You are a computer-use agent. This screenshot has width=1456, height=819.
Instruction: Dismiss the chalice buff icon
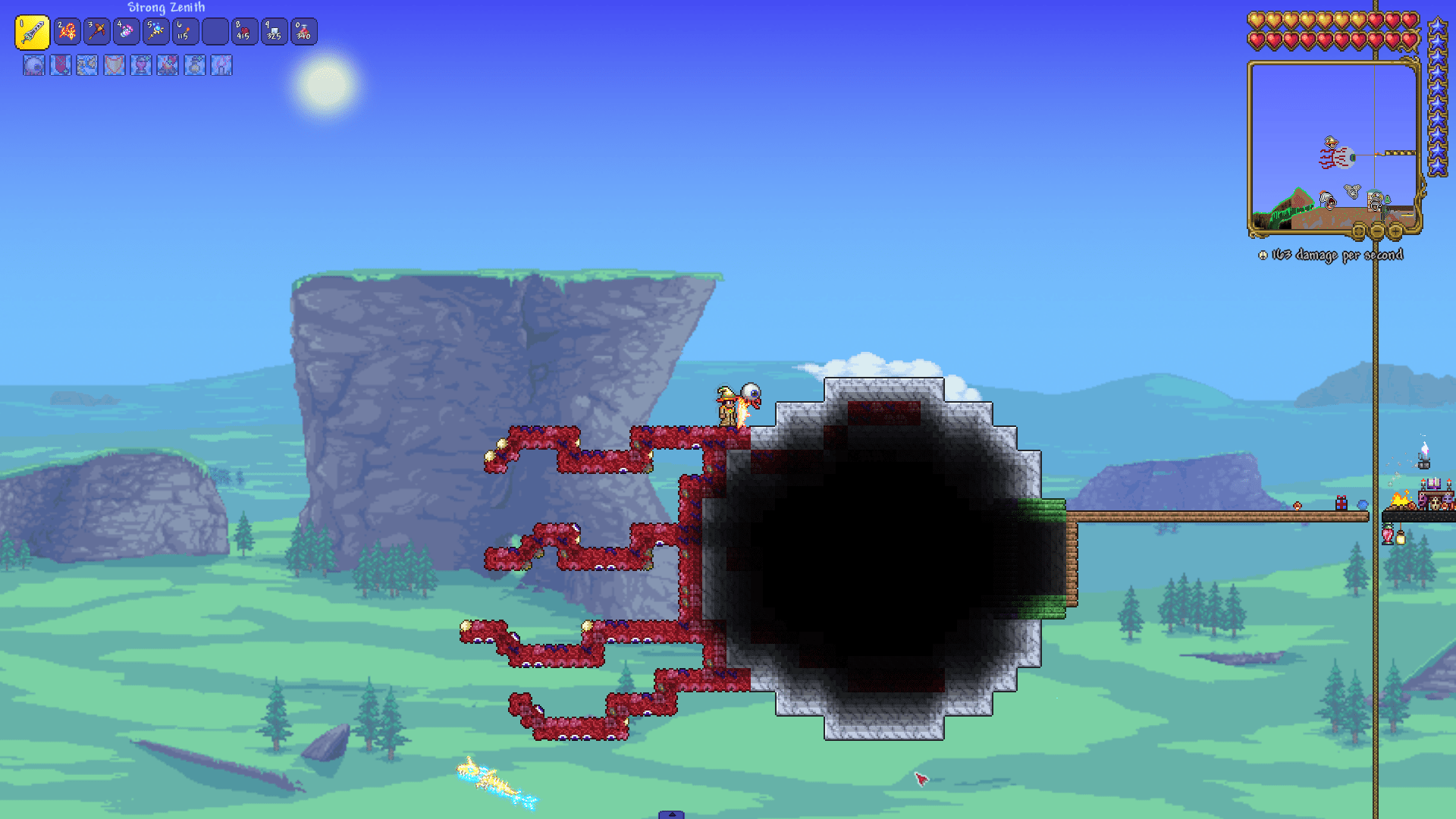click(x=140, y=66)
